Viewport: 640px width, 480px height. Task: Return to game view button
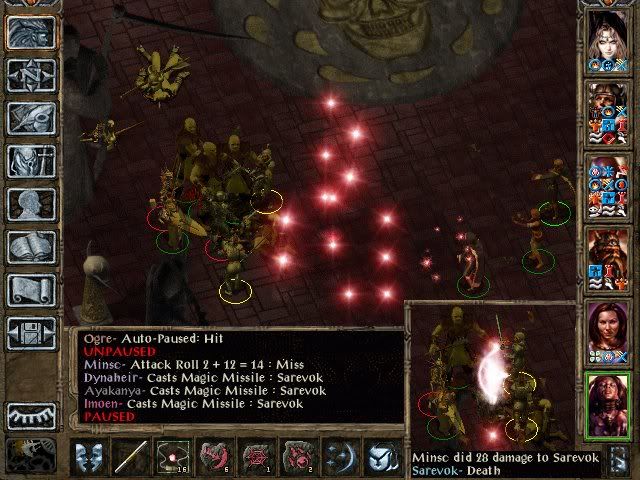(31, 31)
